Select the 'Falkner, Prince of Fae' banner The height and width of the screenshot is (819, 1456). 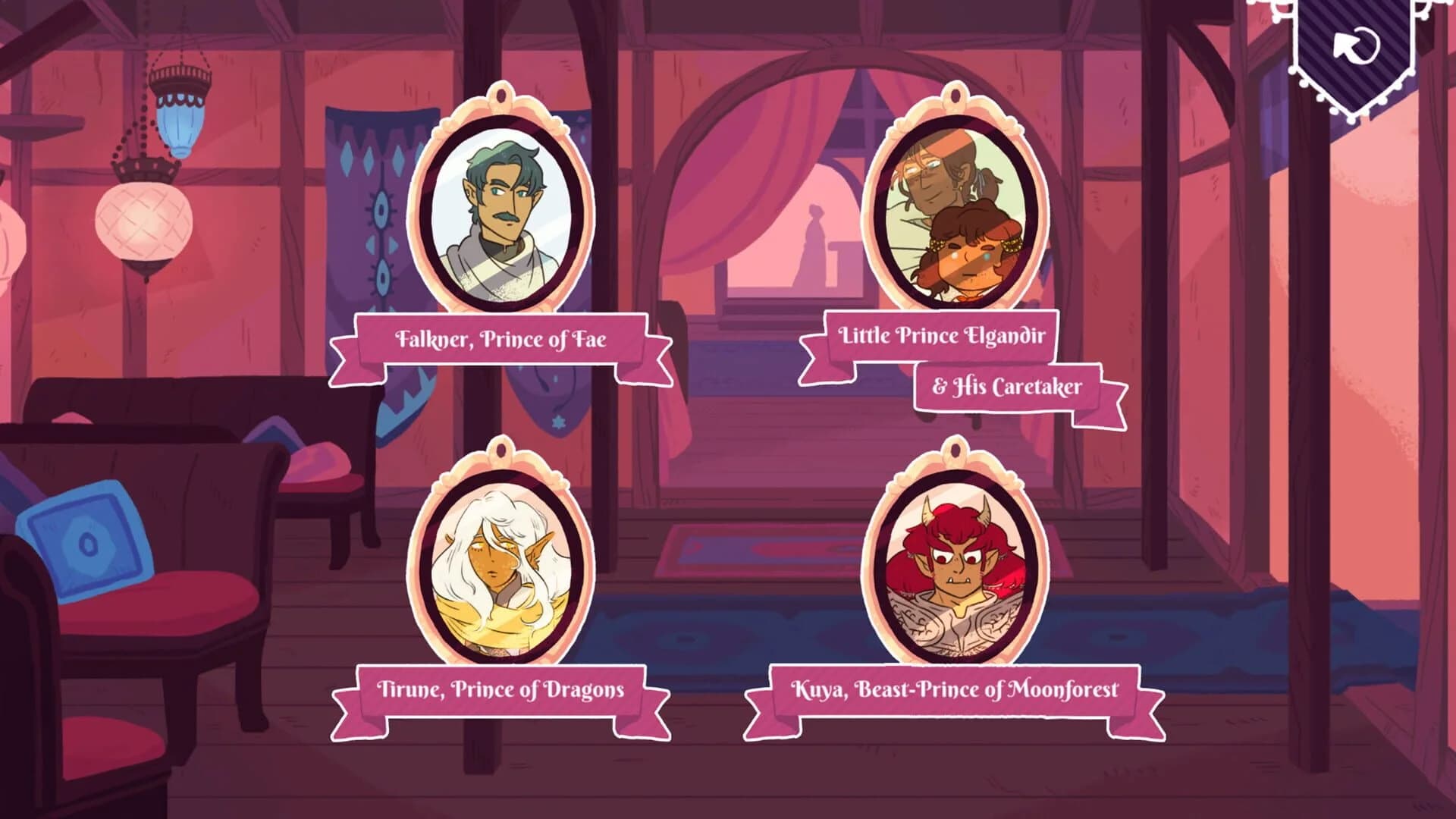(500, 341)
